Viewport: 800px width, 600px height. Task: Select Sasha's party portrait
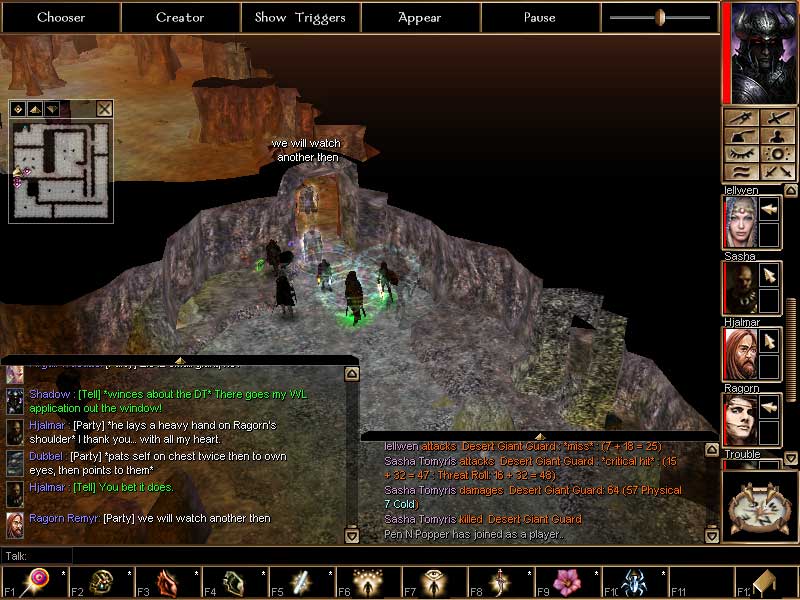[739, 288]
